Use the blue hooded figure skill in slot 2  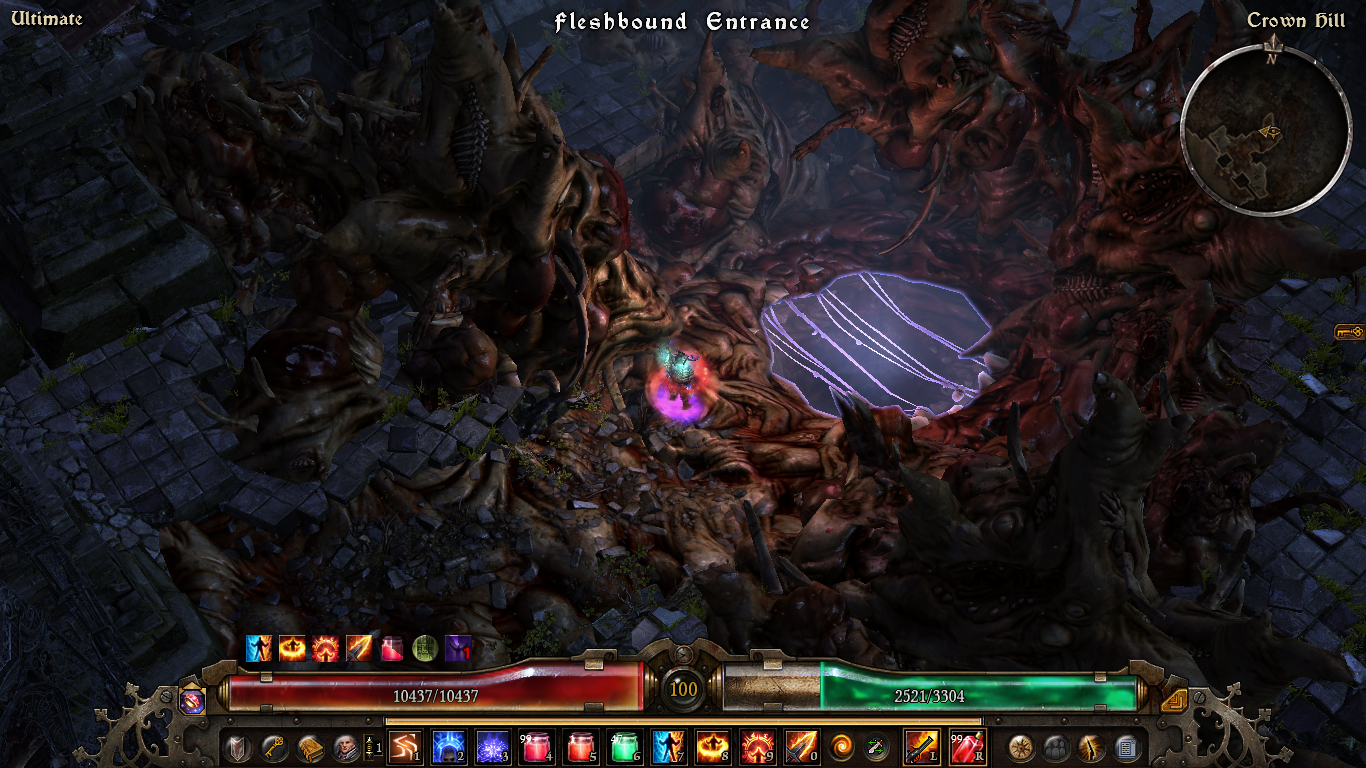click(x=447, y=747)
